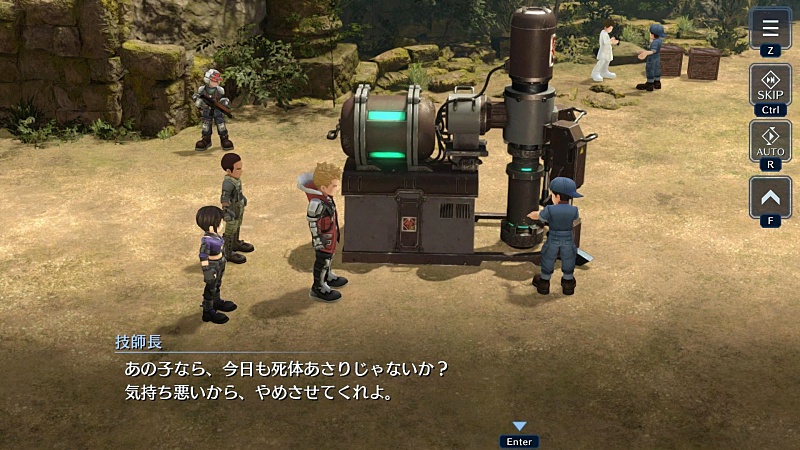Viewport: 800px width, 450px height.
Task: Advance dialogue via the blue arrow indicator
Action: pyautogui.click(x=519, y=427)
